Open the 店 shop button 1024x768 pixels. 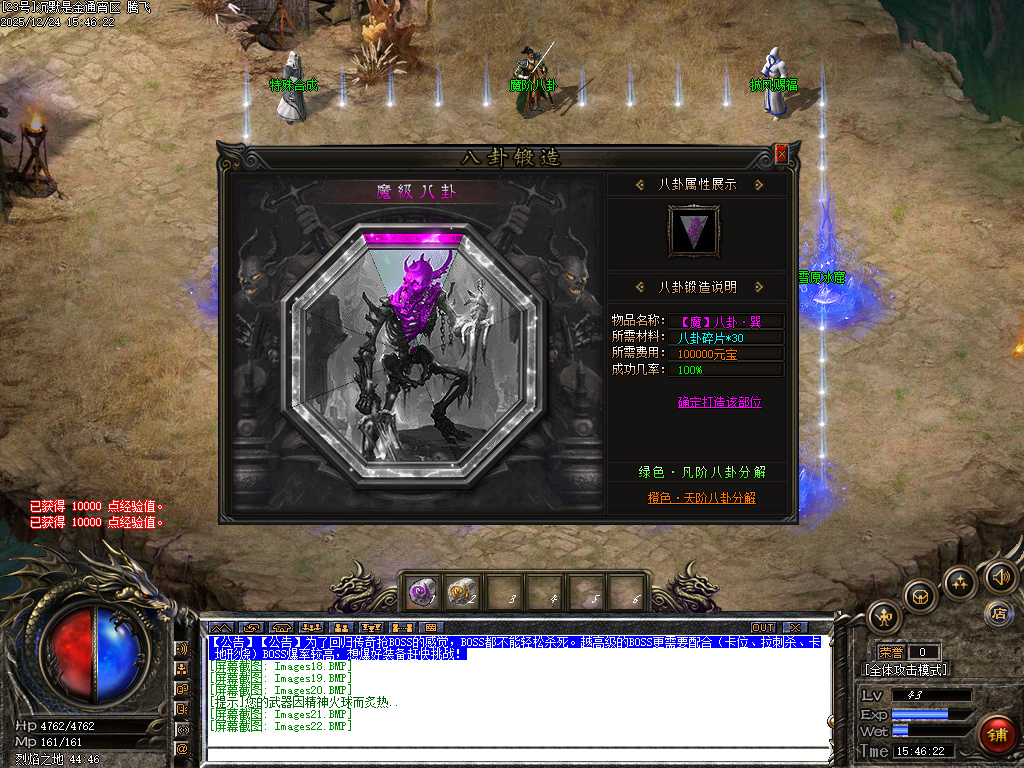(x=997, y=613)
